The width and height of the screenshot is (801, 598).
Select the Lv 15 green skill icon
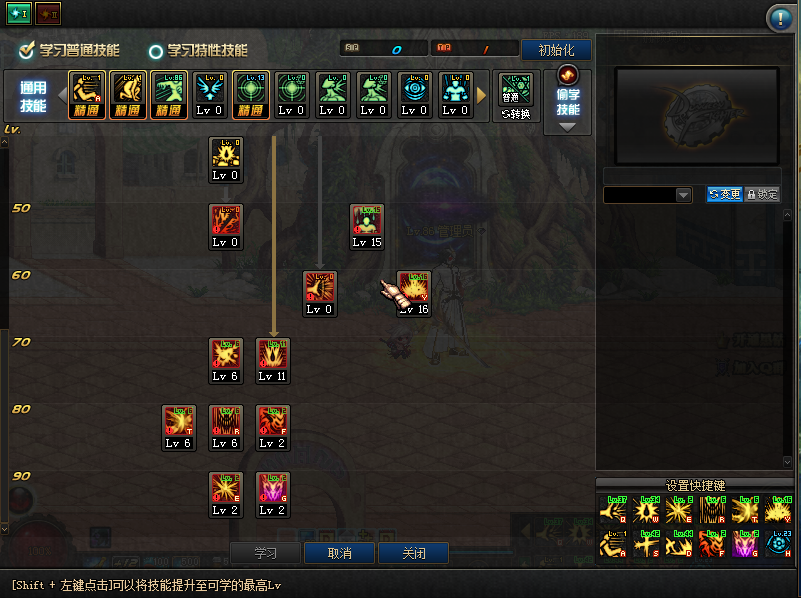(367, 221)
